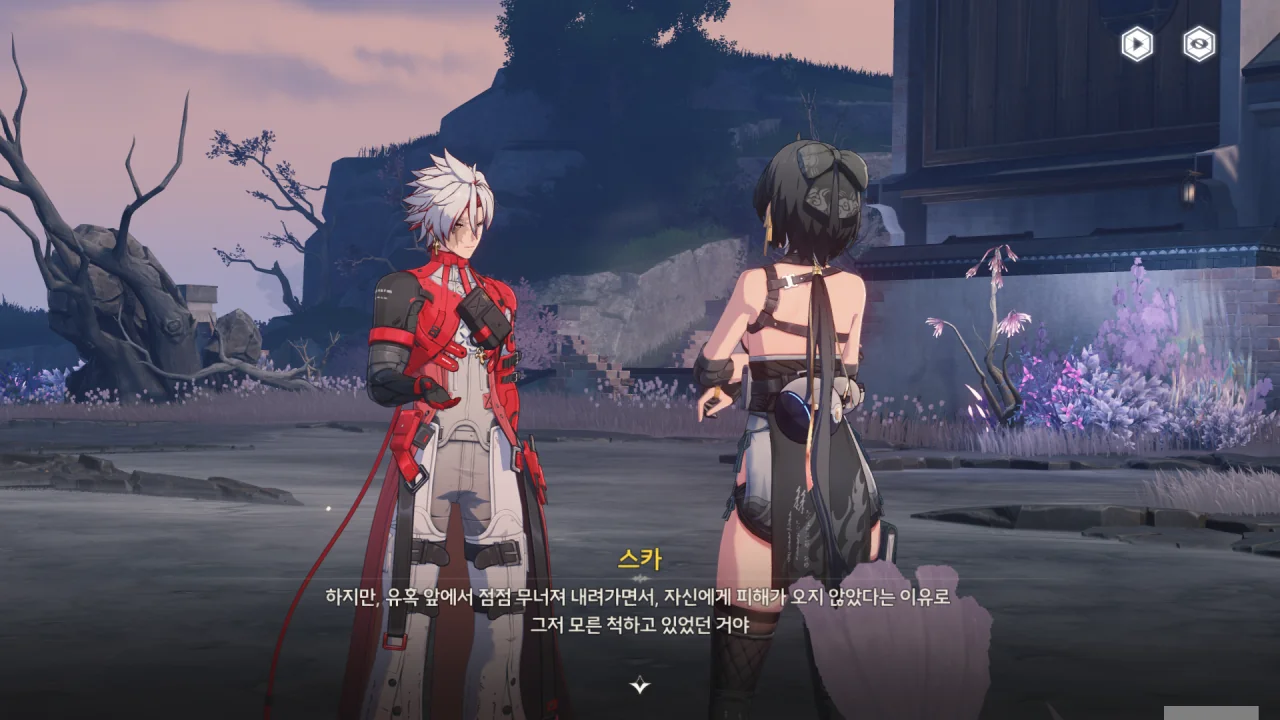Advance the dialogue with the diamond continue arrow

[x=640, y=685]
